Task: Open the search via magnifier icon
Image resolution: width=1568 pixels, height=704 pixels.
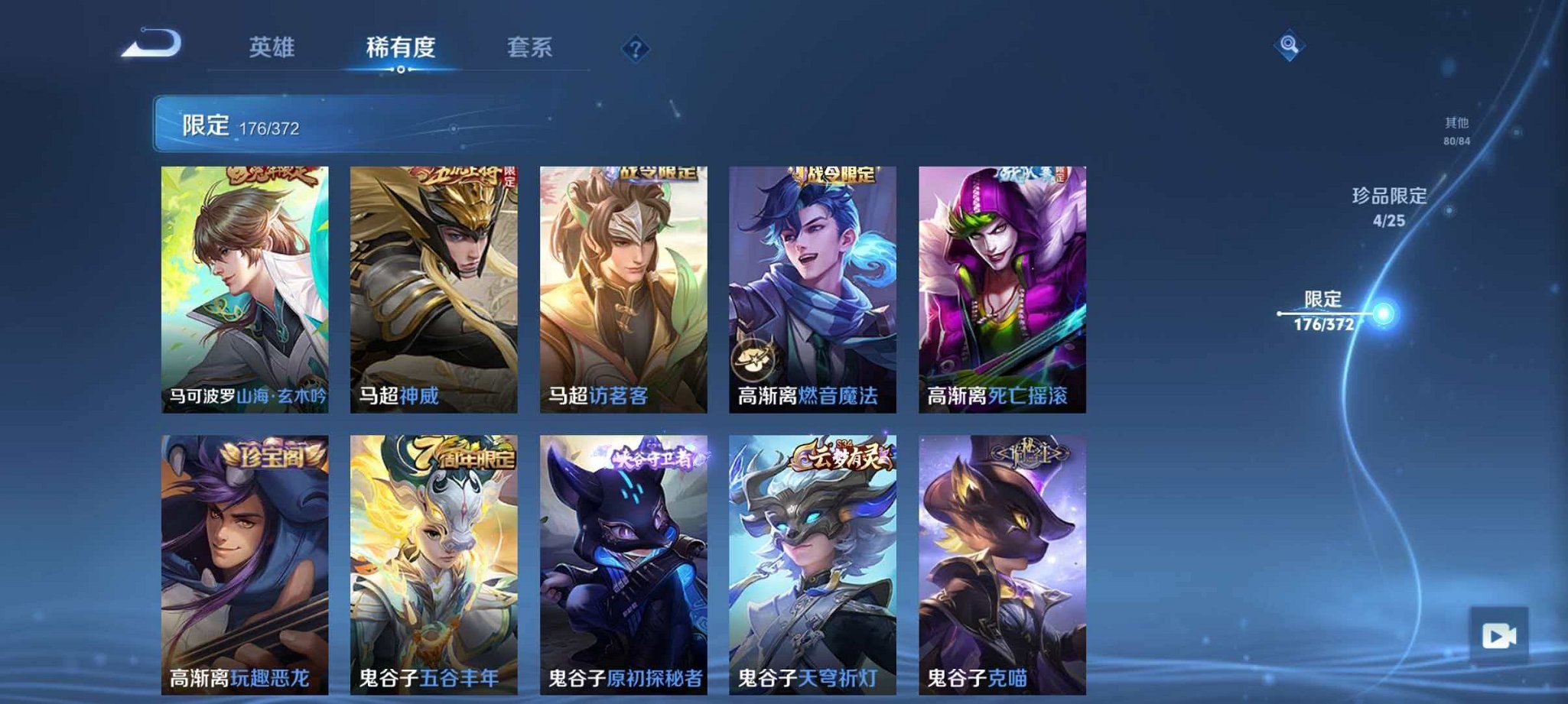Action: click(1288, 47)
